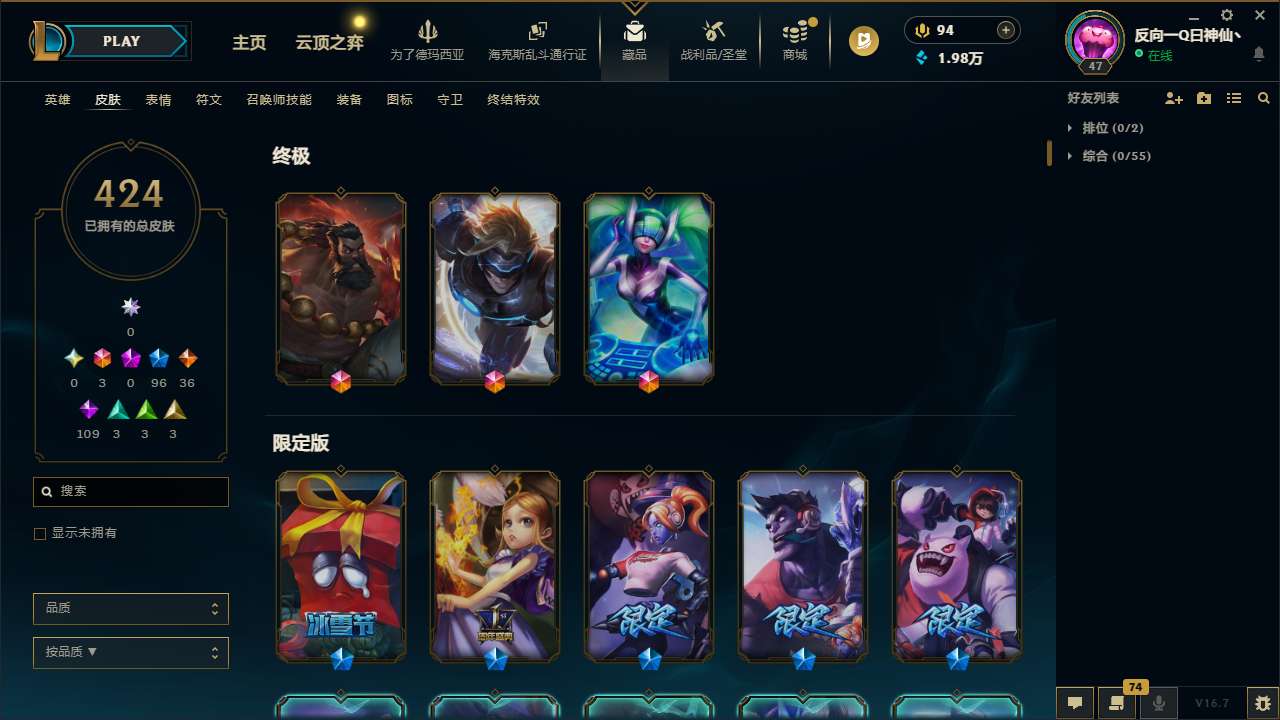Switch to the 英雄 tab
1280x720 pixels.
coord(57,100)
